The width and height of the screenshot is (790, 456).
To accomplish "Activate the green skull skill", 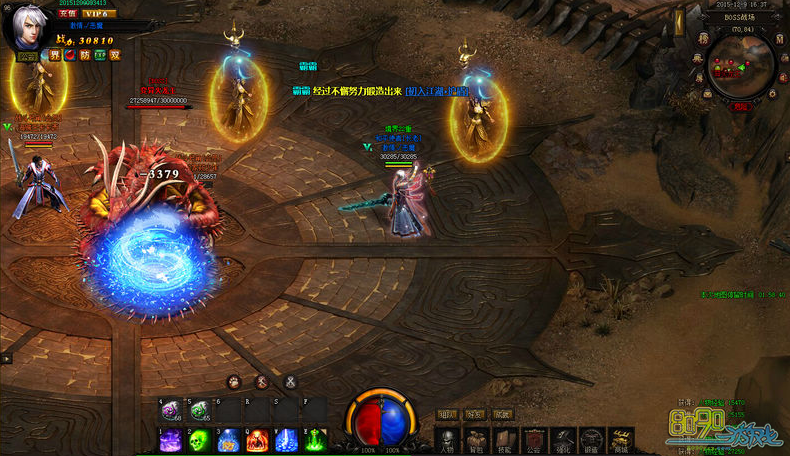I will (199, 439).
